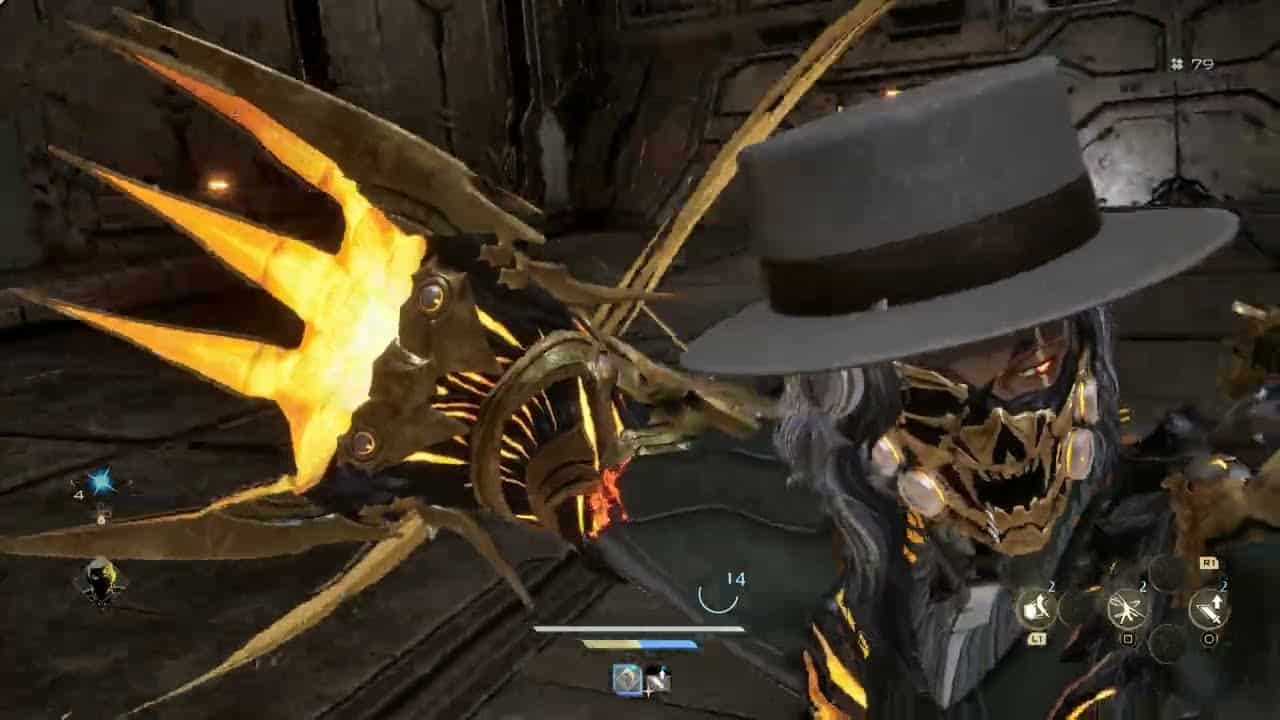Screen dimensions: 1280x720
Task: Expand the skill cooldown counter showing 2 above R1
Action: tap(1222, 585)
